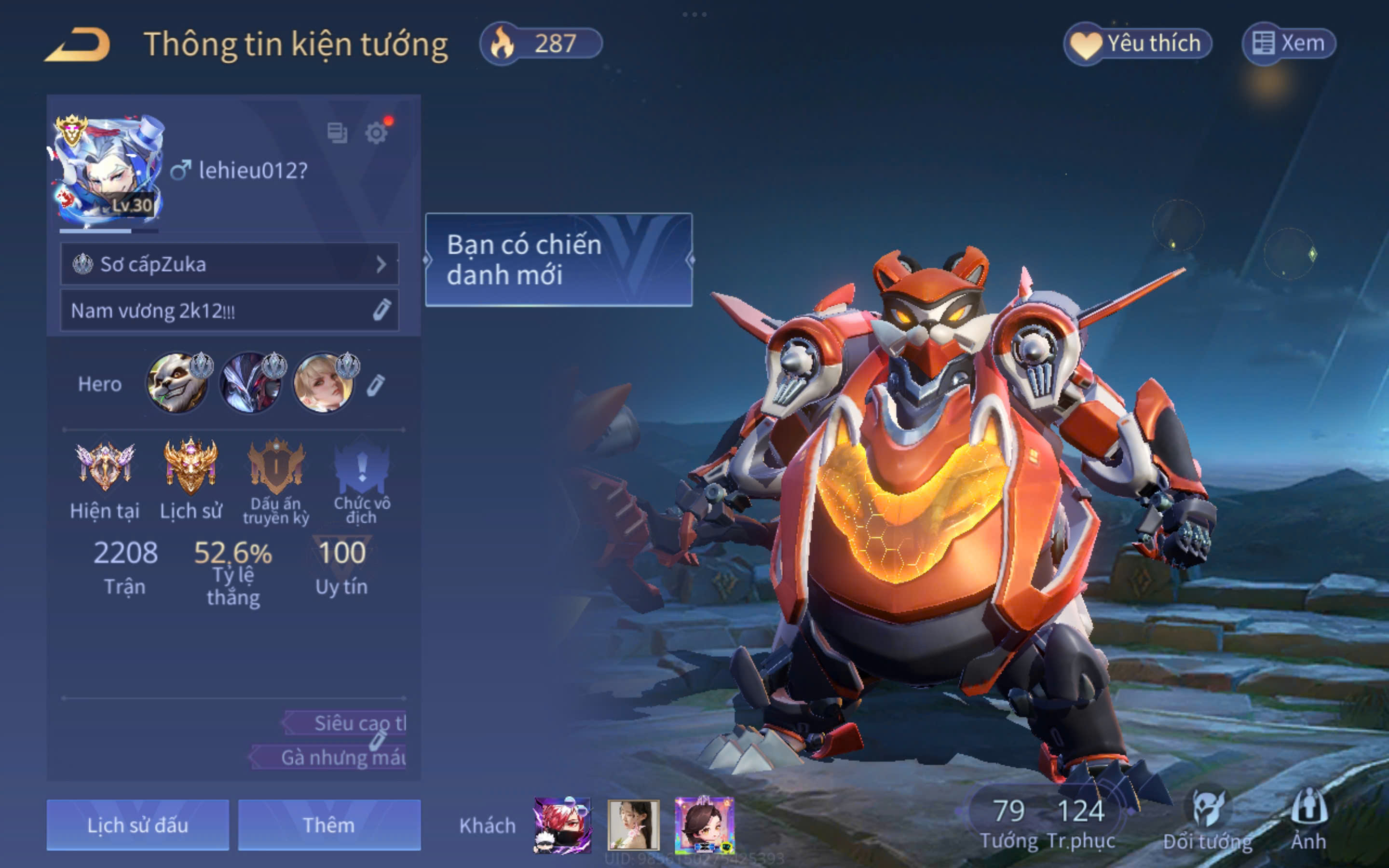
Task: Open the Bạn có chiến danh mới notice
Action: coord(558,260)
